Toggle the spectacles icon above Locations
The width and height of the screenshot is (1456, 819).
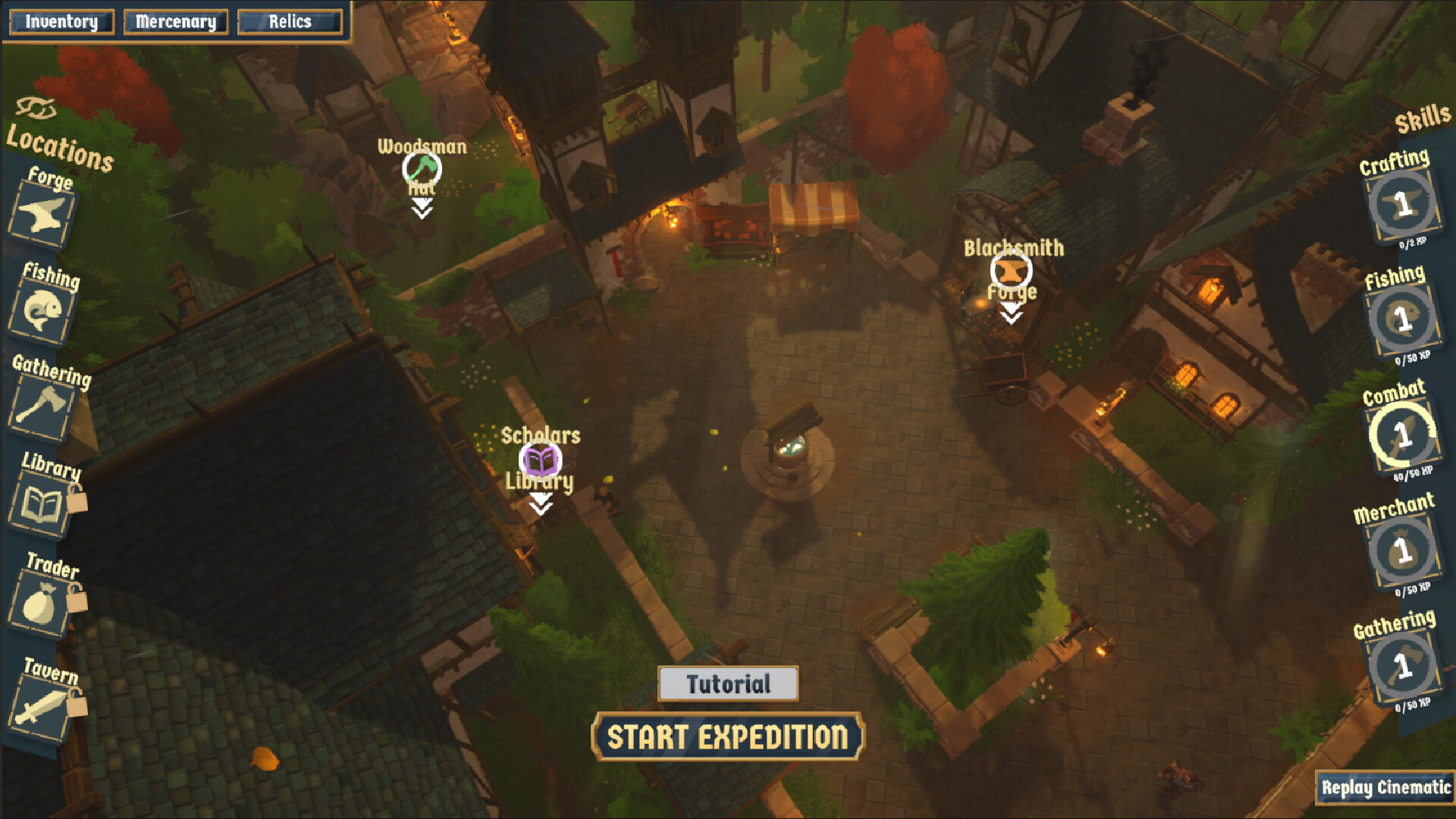(x=36, y=108)
